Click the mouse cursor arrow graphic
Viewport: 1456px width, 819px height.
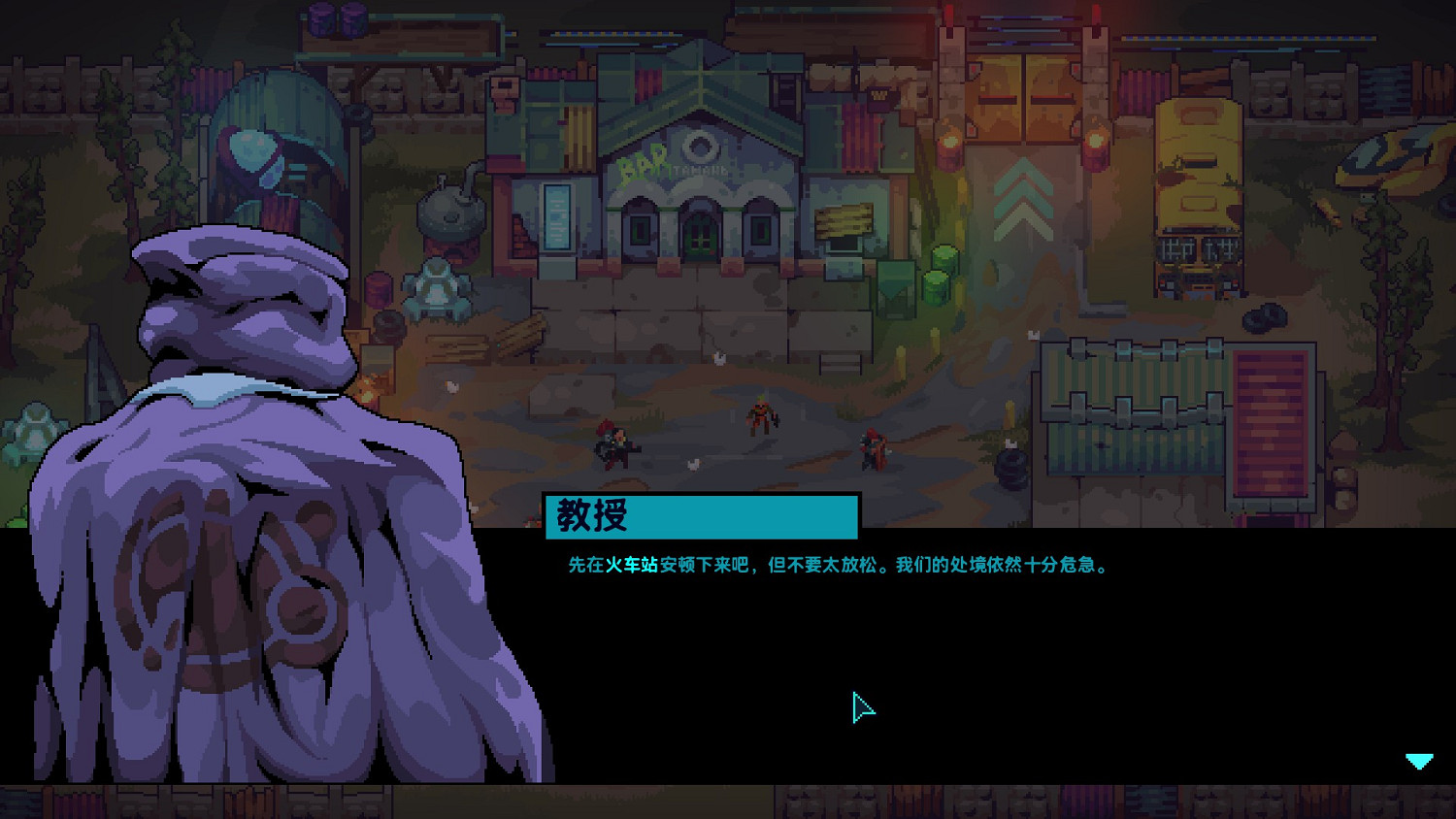862,708
